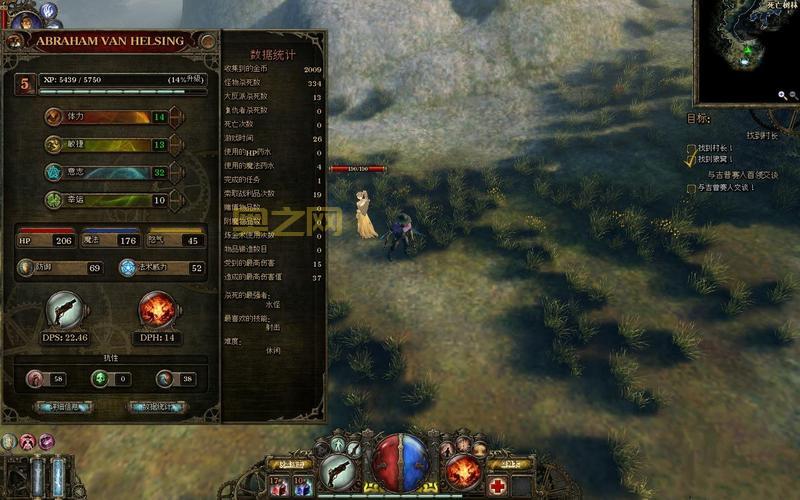Screen dimensions: 800x500
Task: Open the 数据统计 tab button
Action: pos(157,407)
